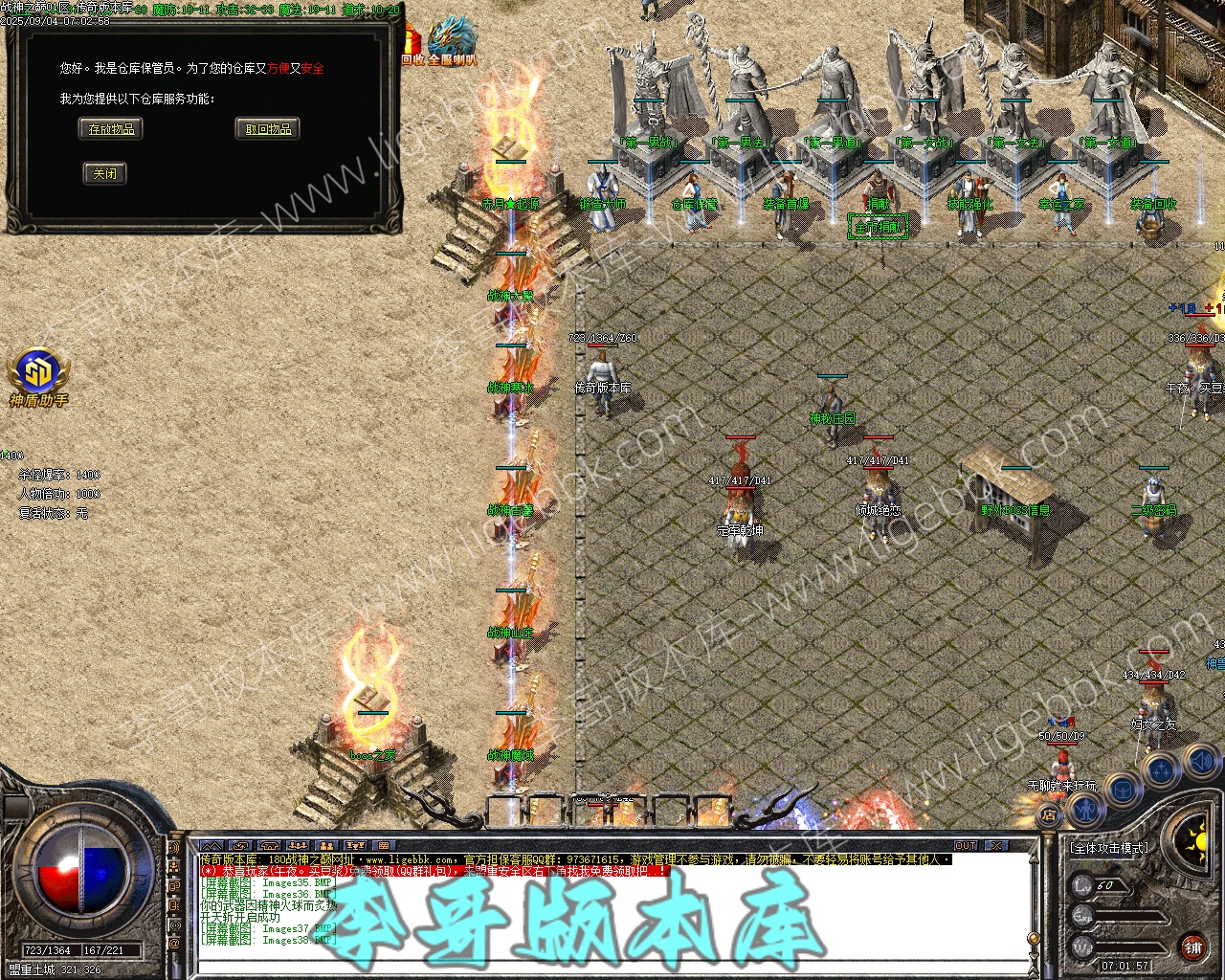Click the round 店 shop button
This screenshot has width=1225, height=980.
click(1050, 815)
